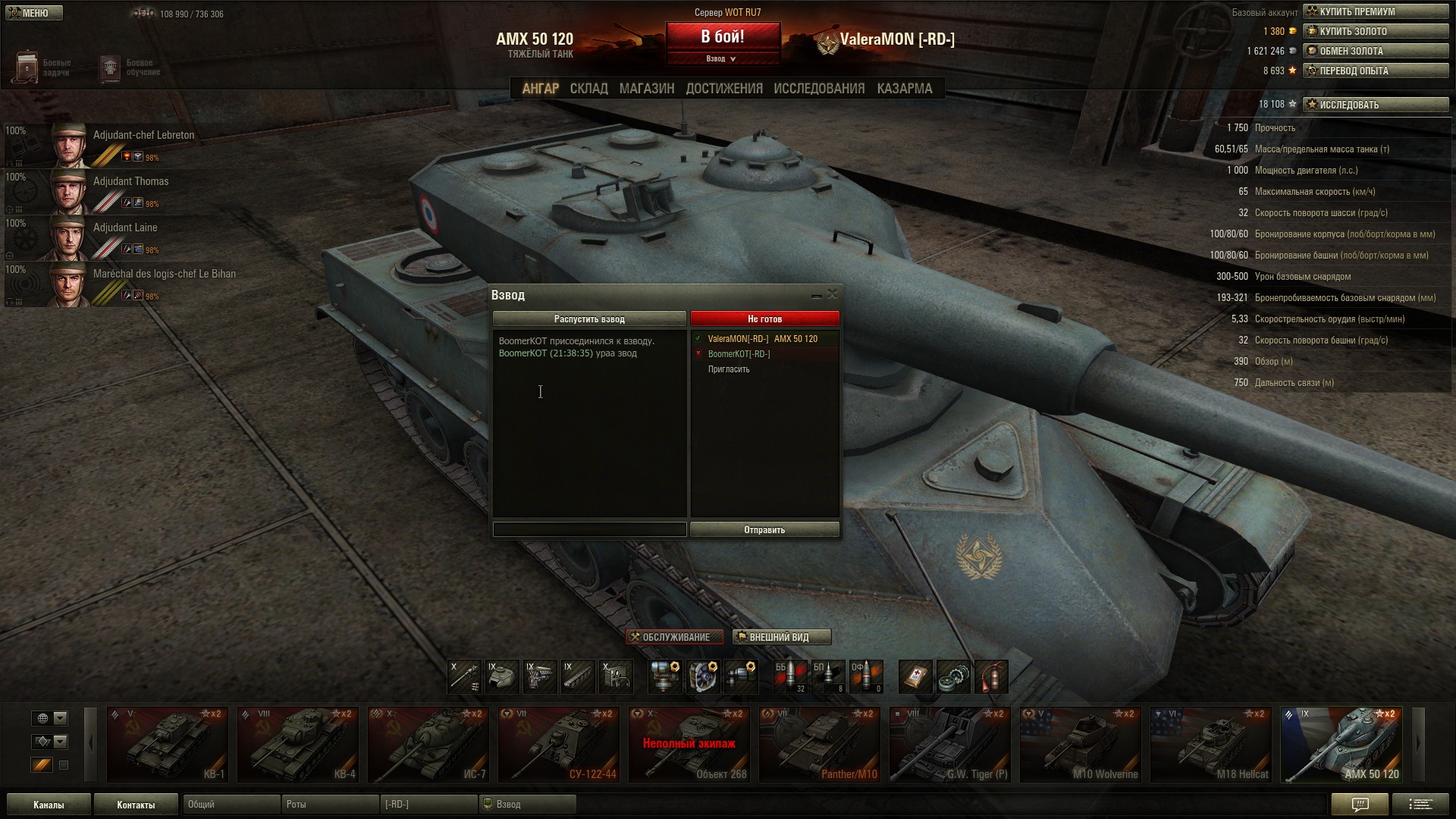Open the МАГАЗИН tab
This screenshot has height=819, width=1456.
point(646,89)
